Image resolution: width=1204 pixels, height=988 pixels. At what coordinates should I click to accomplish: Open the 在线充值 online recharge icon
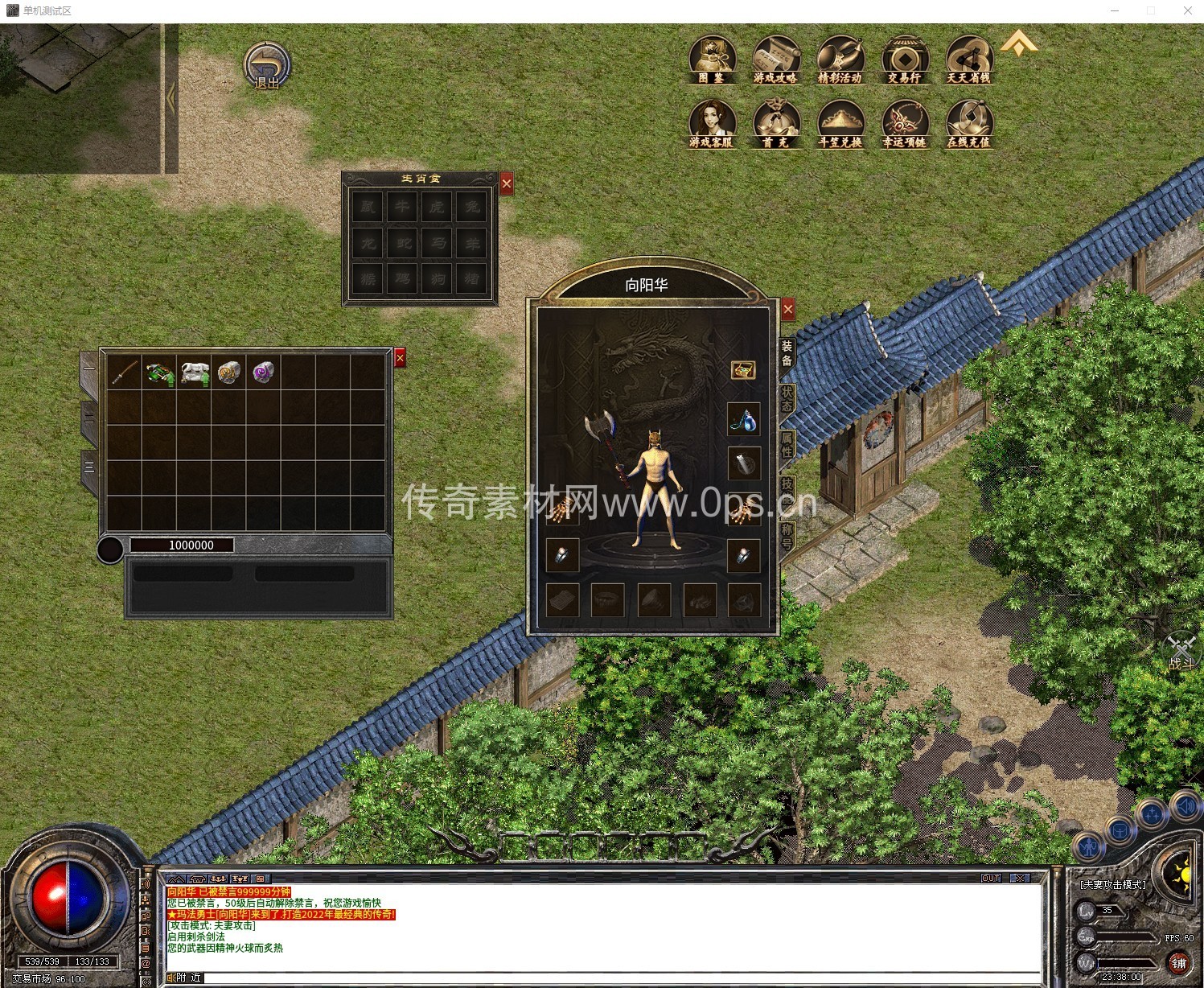(969, 124)
